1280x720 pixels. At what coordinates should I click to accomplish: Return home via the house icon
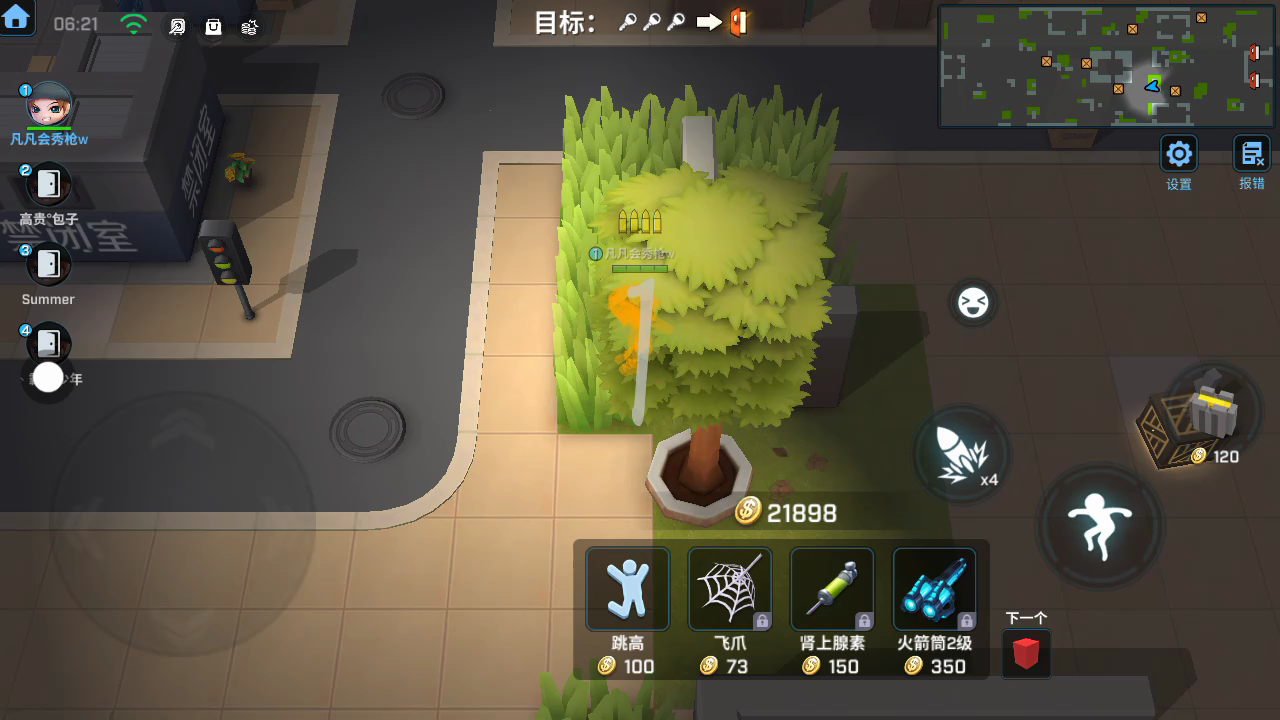pos(17,17)
